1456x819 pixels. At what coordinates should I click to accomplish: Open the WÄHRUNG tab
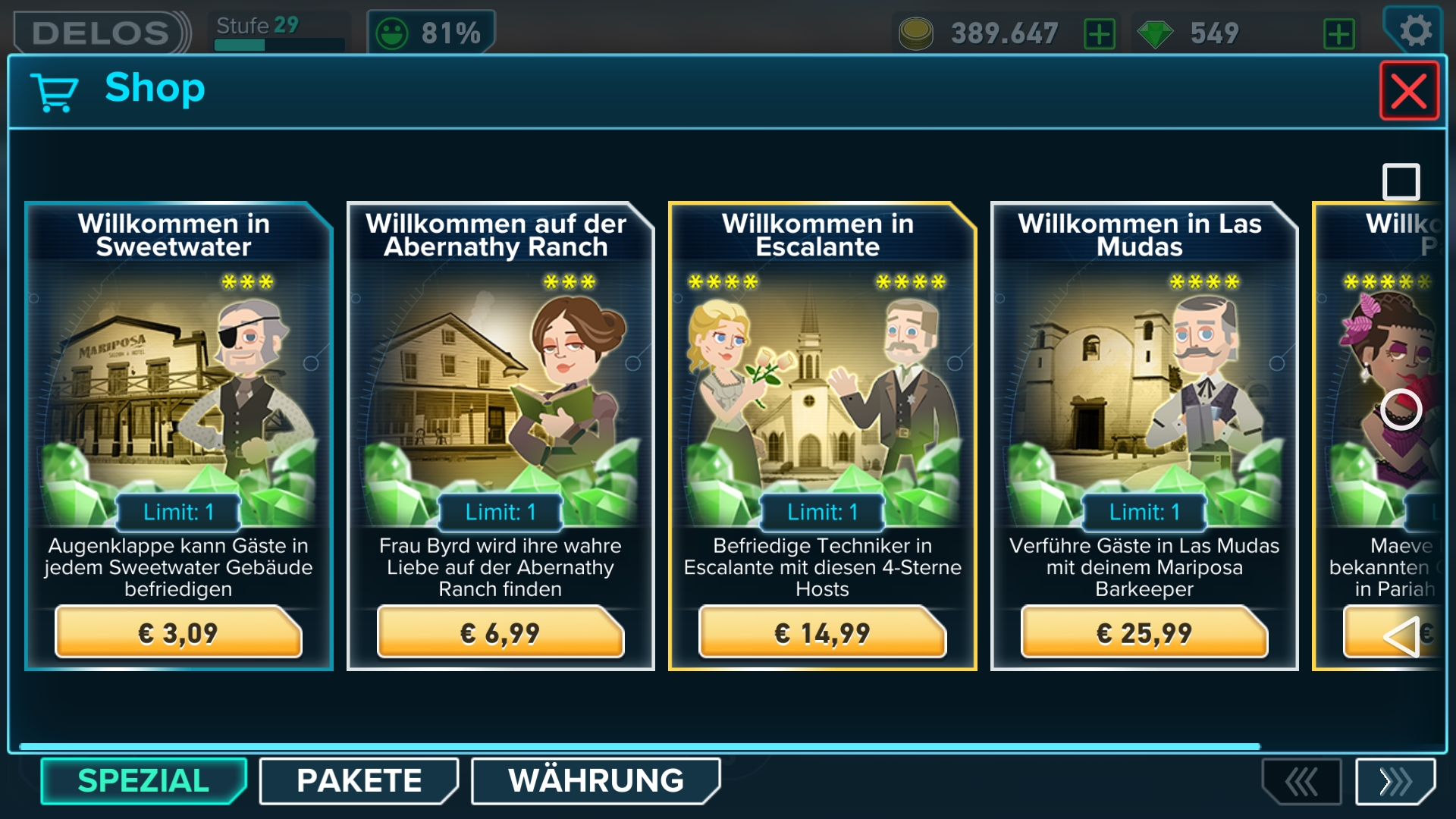[595, 781]
